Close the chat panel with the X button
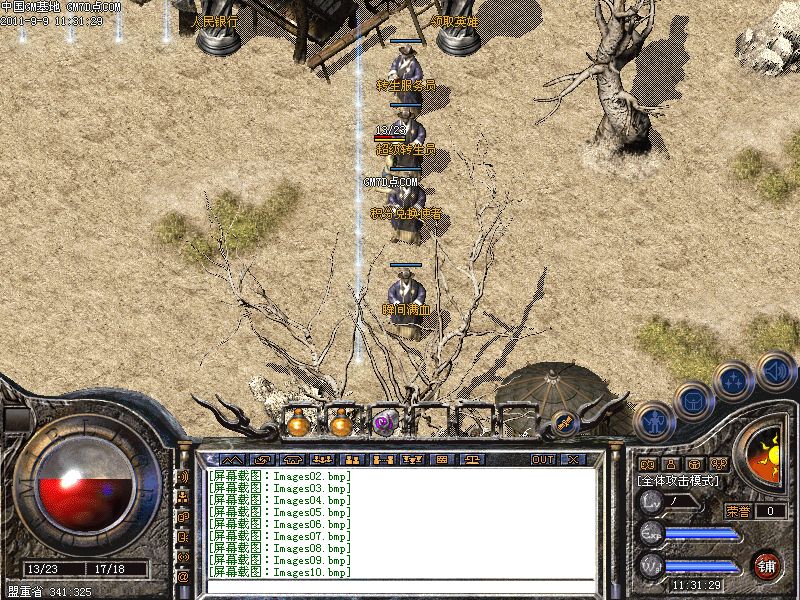 coord(572,459)
